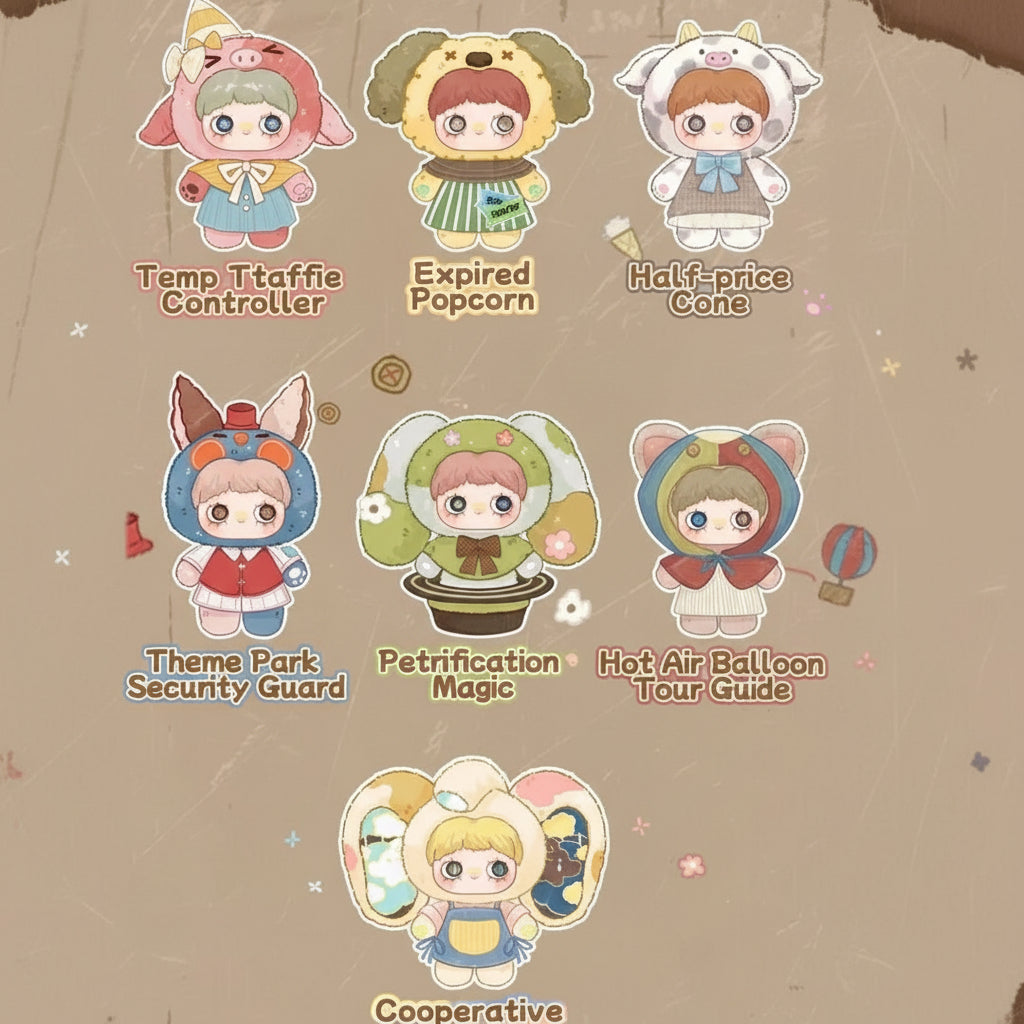Click the Cooperative blonde doll
The image size is (1024, 1024).
[474, 870]
